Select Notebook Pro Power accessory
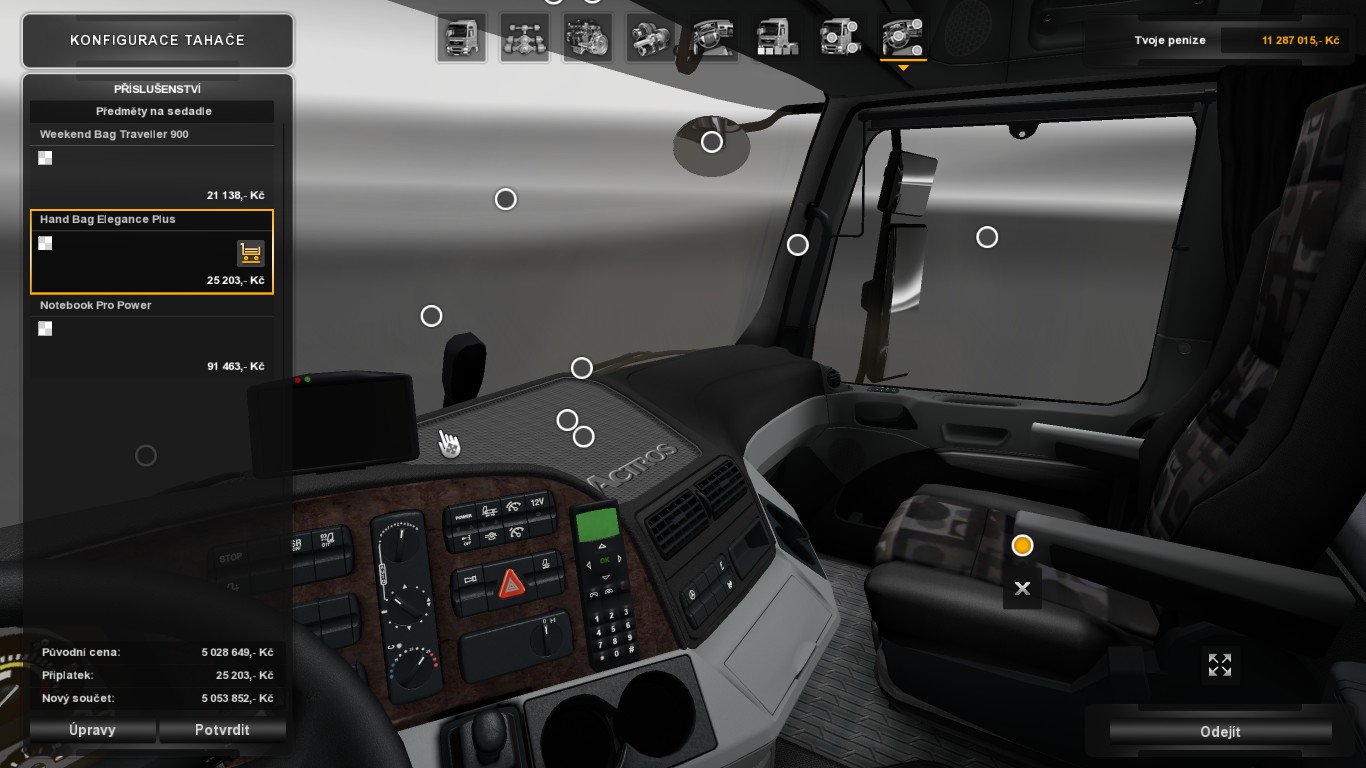 pyautogui.click(x=151, y=336)
